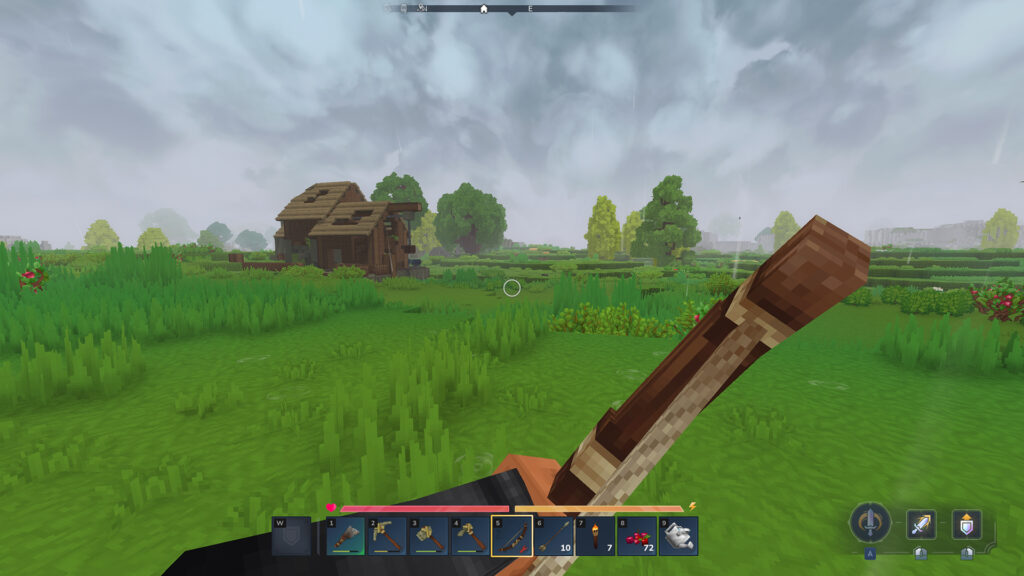This screenshot has width=1024, height=576.
Task: Use the glowing sword attack ability
Action: pyautogui.click(x=921, y=524)
